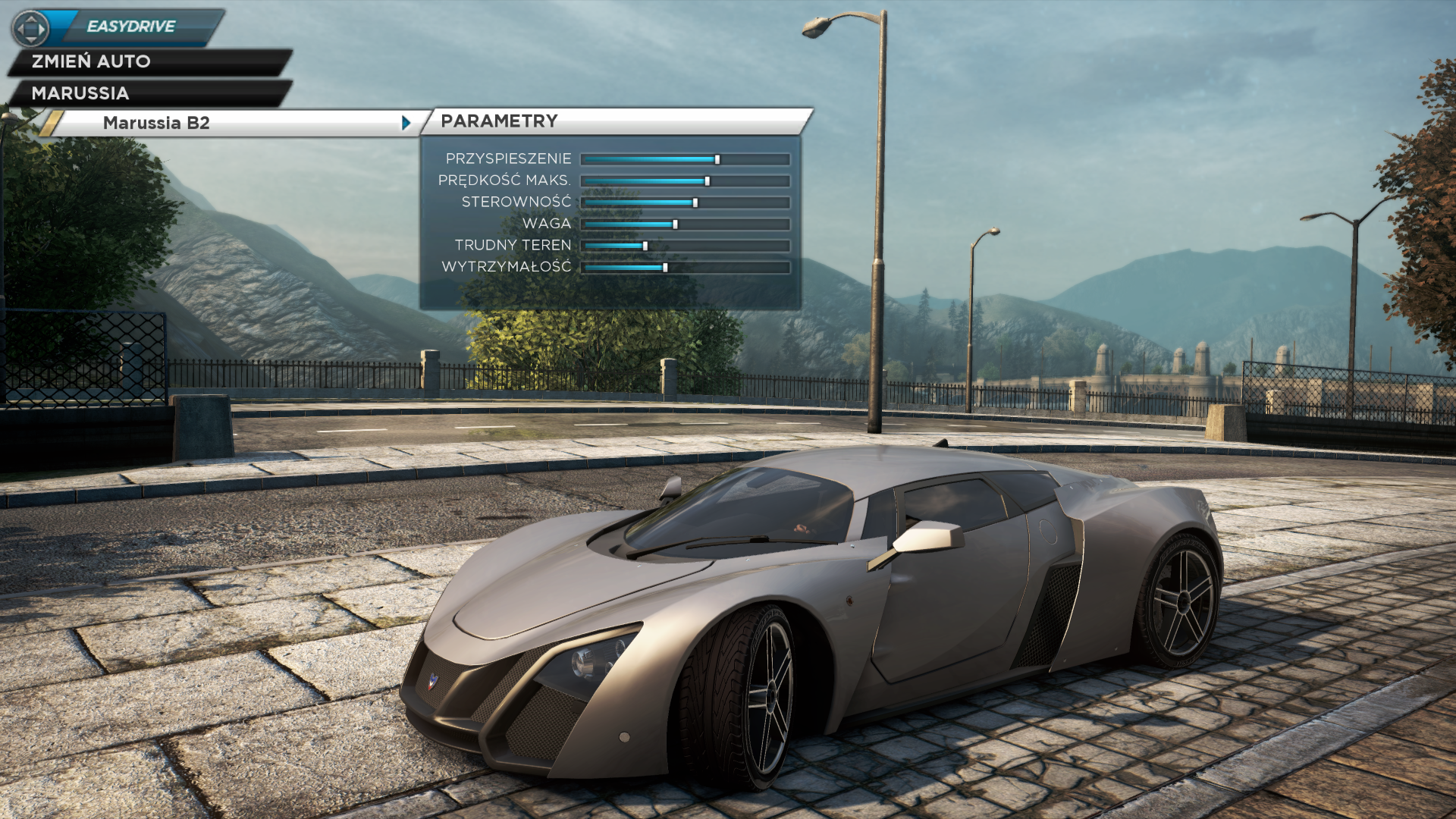Choose the MARUSSIA manufacturer entry
1456x819 pixels.
[80, 93]
